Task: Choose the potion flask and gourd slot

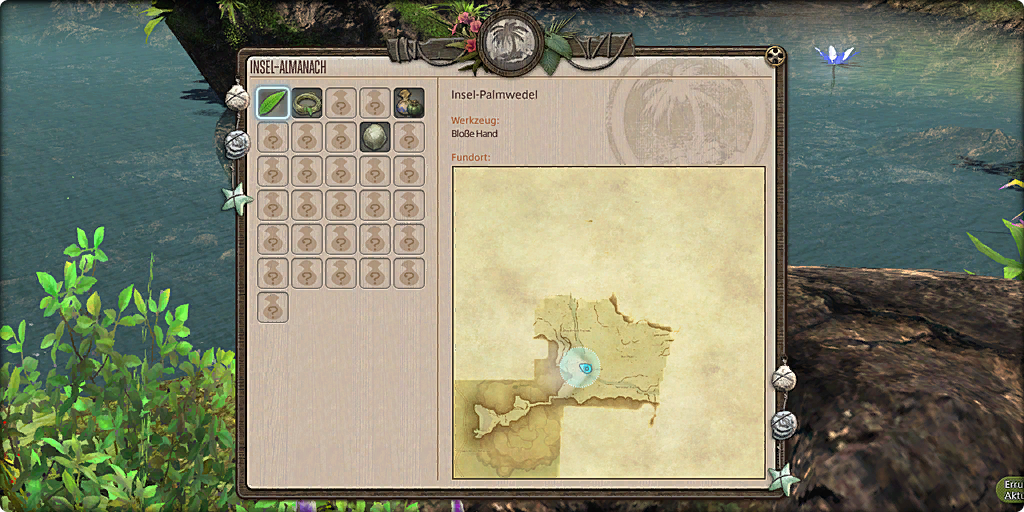Action: [x=409, y=102]
